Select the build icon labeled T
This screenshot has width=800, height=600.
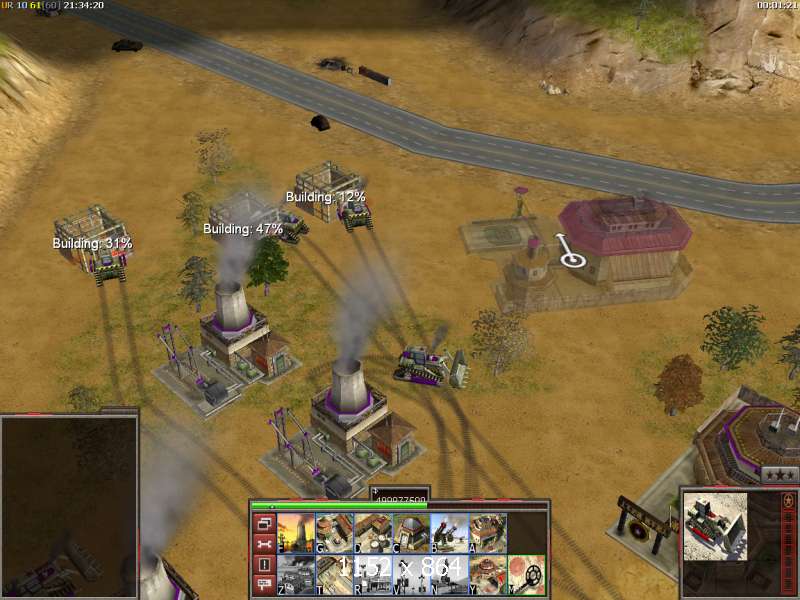335,574
